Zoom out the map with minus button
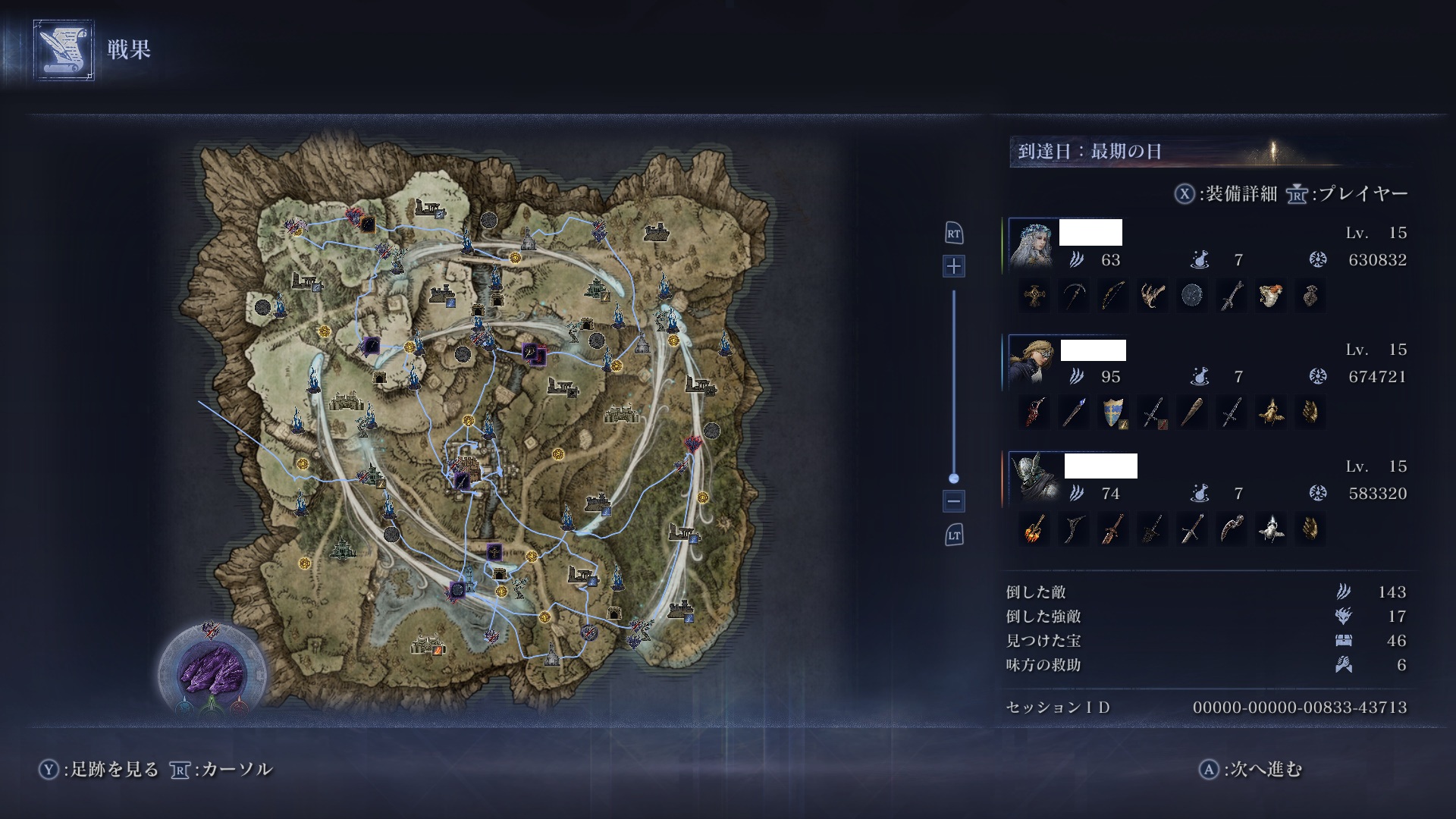Screen dimensions: 1456x819 pyautogui.click(x=954, y=500)
